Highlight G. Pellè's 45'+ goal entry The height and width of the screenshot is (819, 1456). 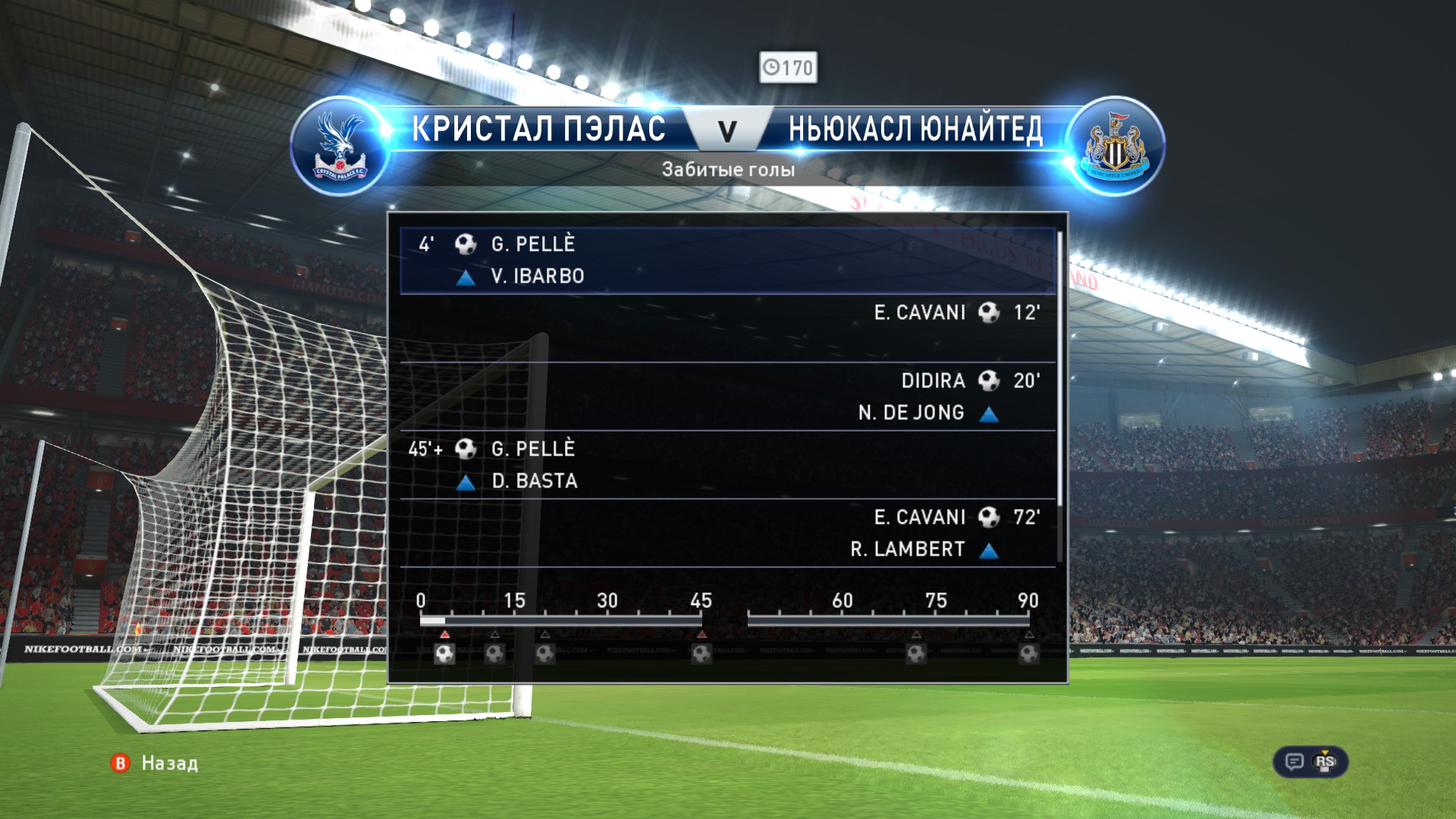tap(726, 464)
